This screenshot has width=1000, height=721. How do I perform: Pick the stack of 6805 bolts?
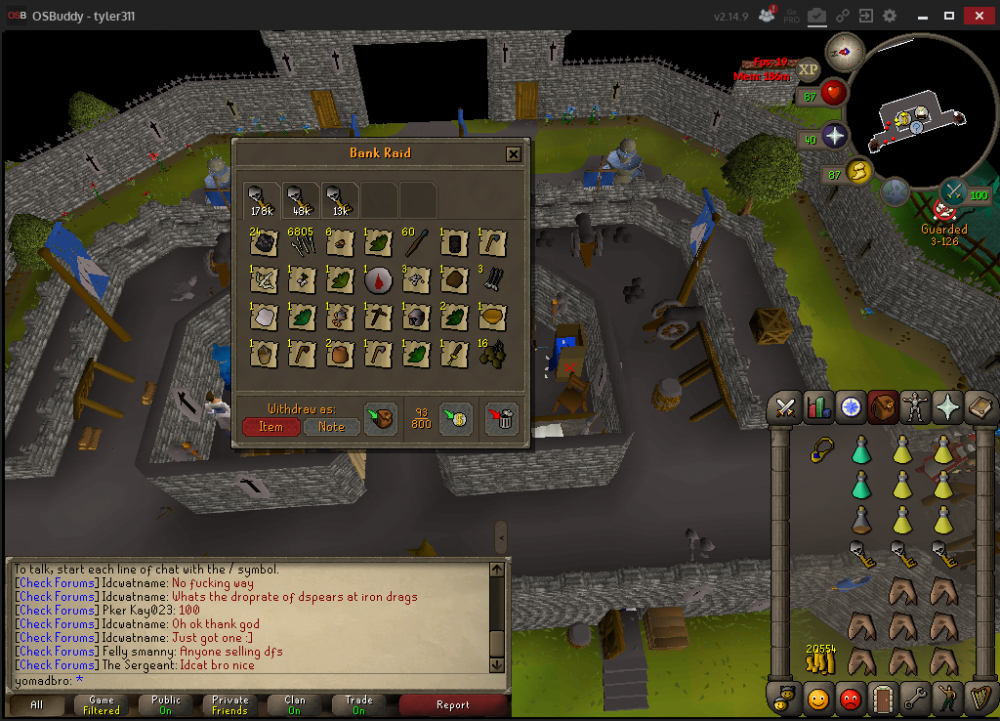pyautogui.click(x=302, y=244)
